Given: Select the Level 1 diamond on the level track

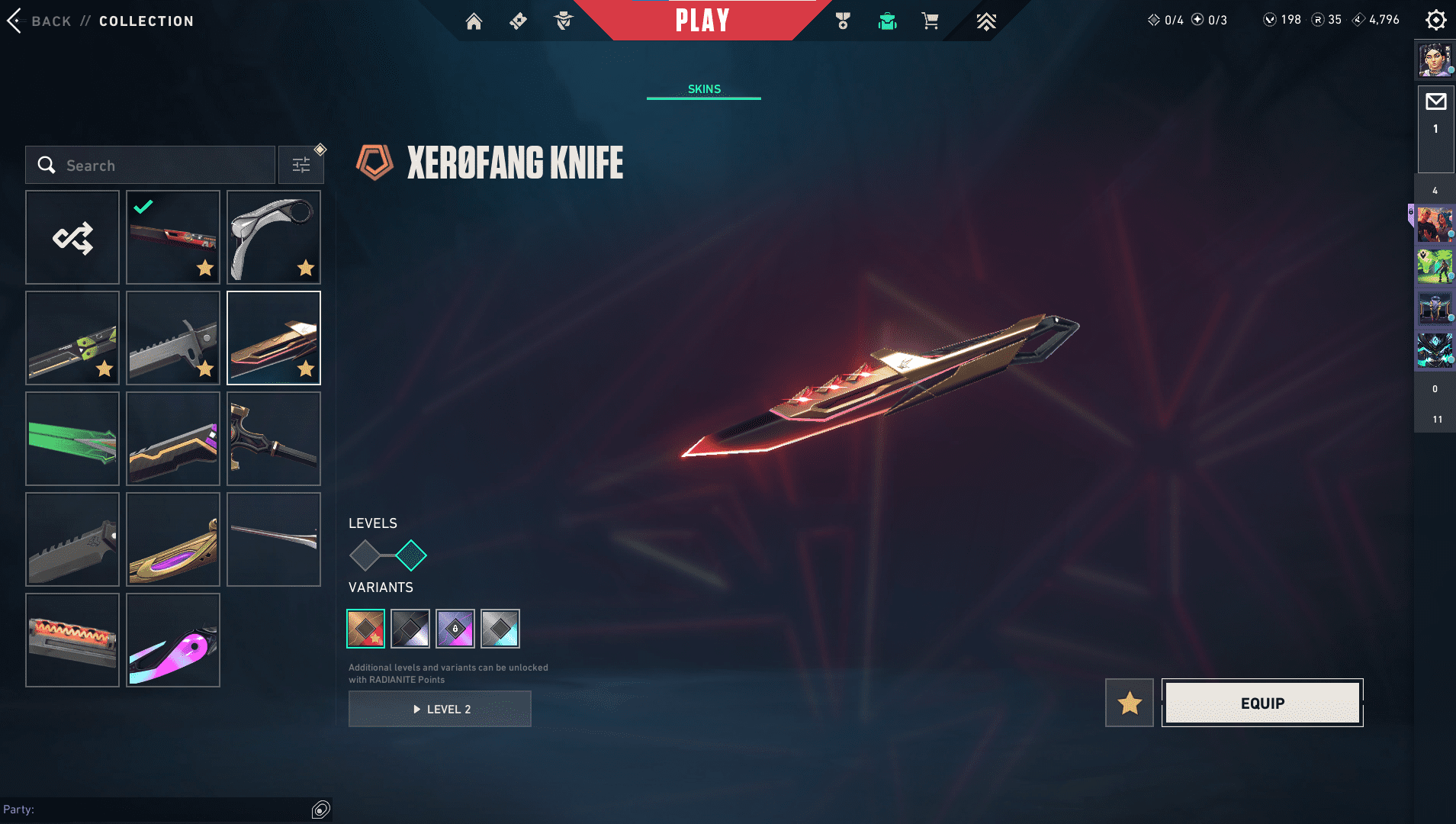Looking at the screenshot, I should point(367,556).
